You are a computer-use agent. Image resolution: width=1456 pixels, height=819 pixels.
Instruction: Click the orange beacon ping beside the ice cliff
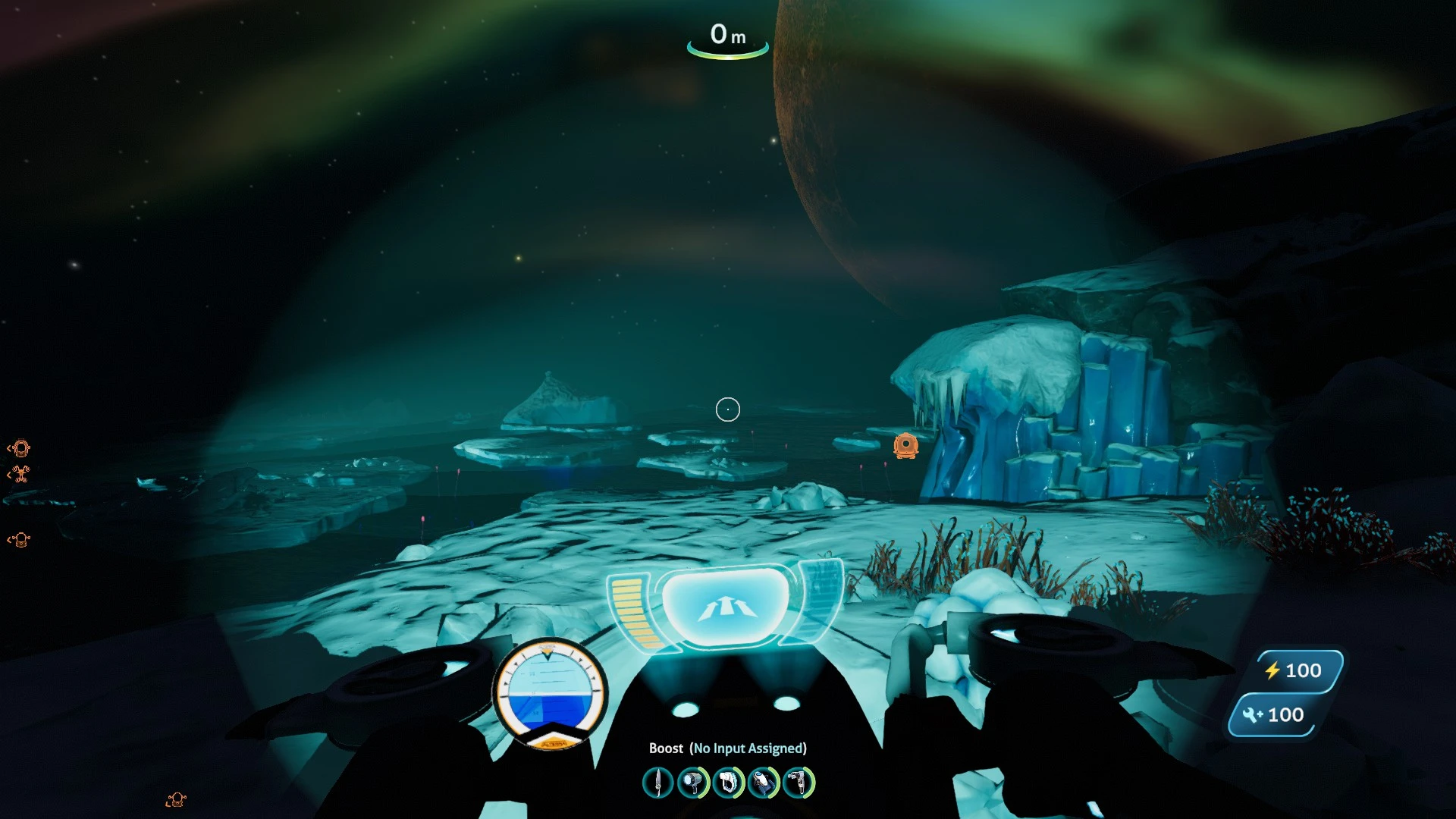coord(905,445)
